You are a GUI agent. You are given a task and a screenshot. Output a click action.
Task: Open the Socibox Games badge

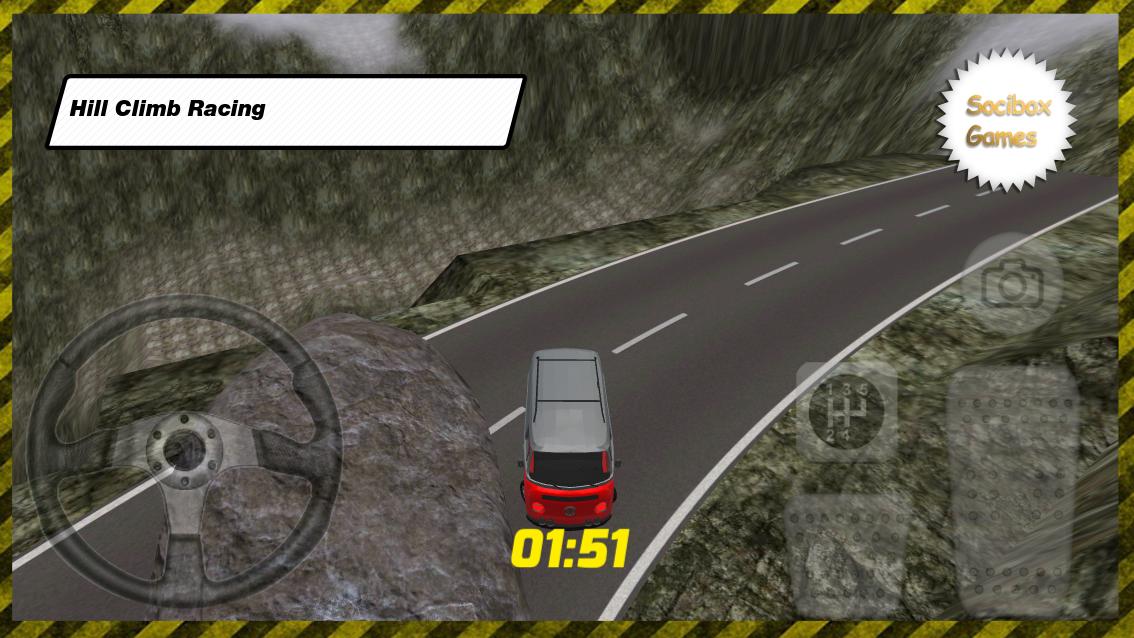coord(1007,121)
